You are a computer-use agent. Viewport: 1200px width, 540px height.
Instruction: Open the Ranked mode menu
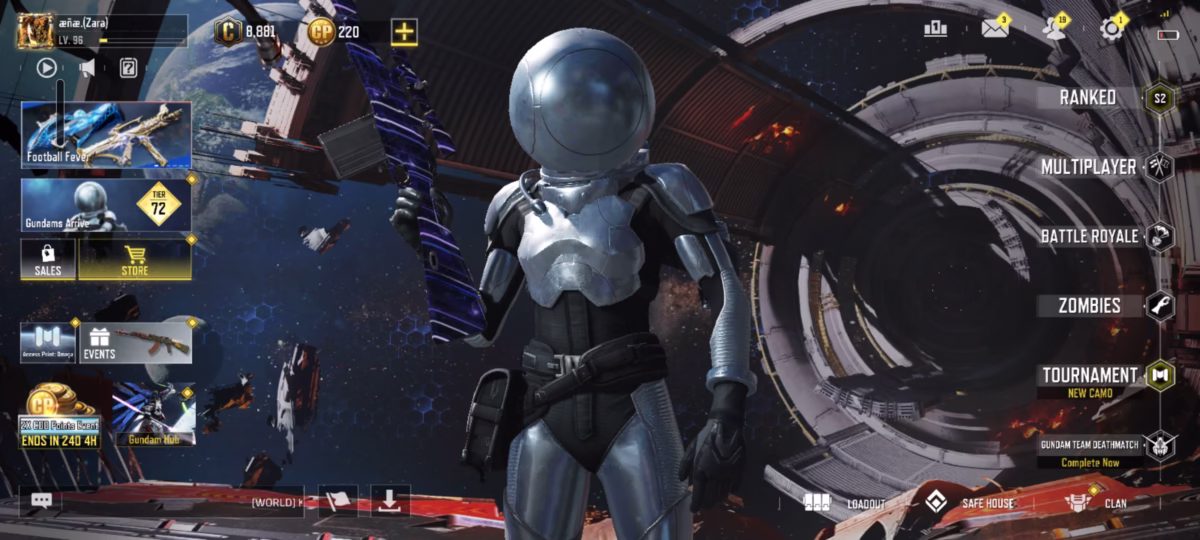click(x=1088, y=97)
